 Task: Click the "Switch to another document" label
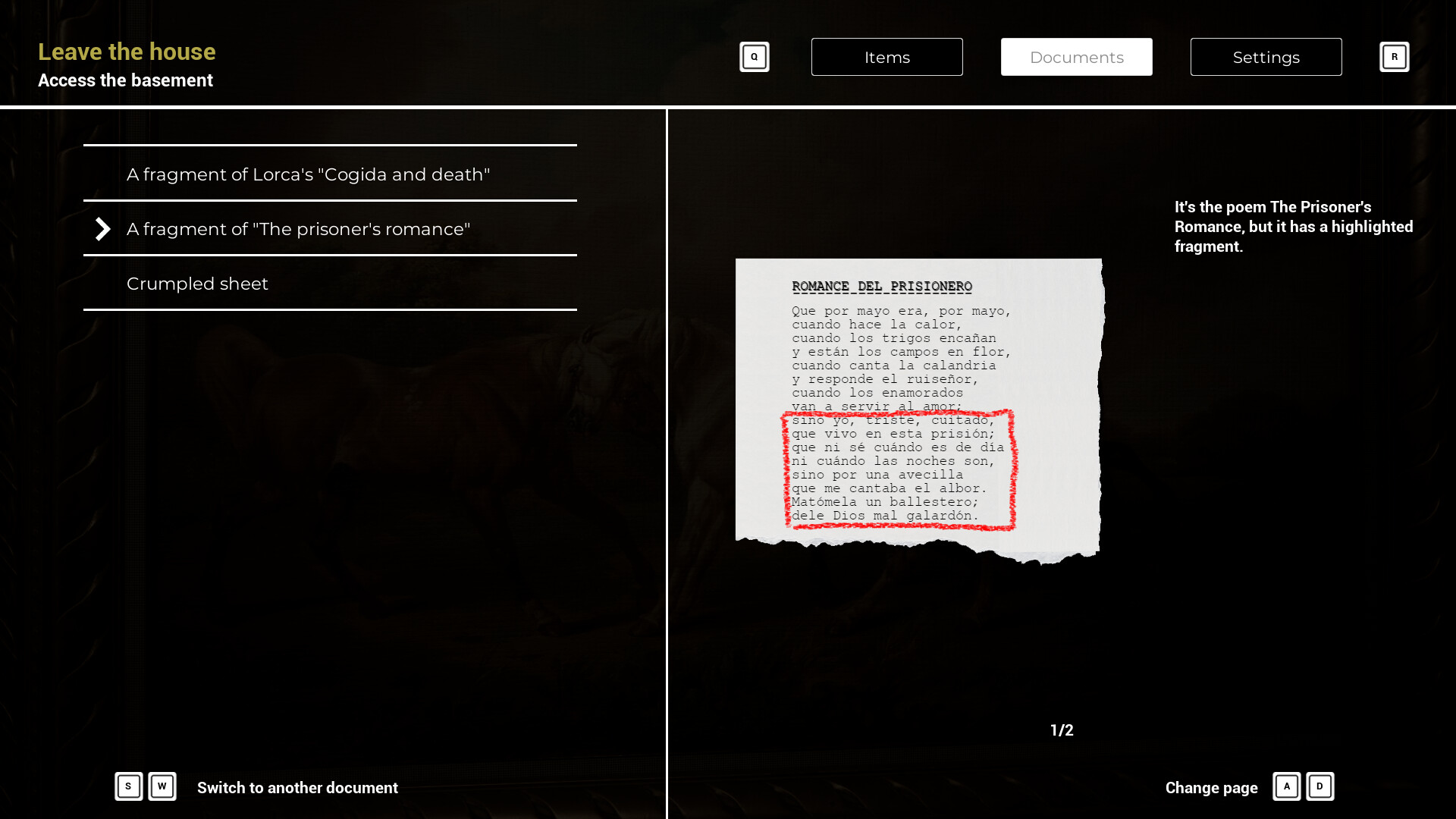297,788
